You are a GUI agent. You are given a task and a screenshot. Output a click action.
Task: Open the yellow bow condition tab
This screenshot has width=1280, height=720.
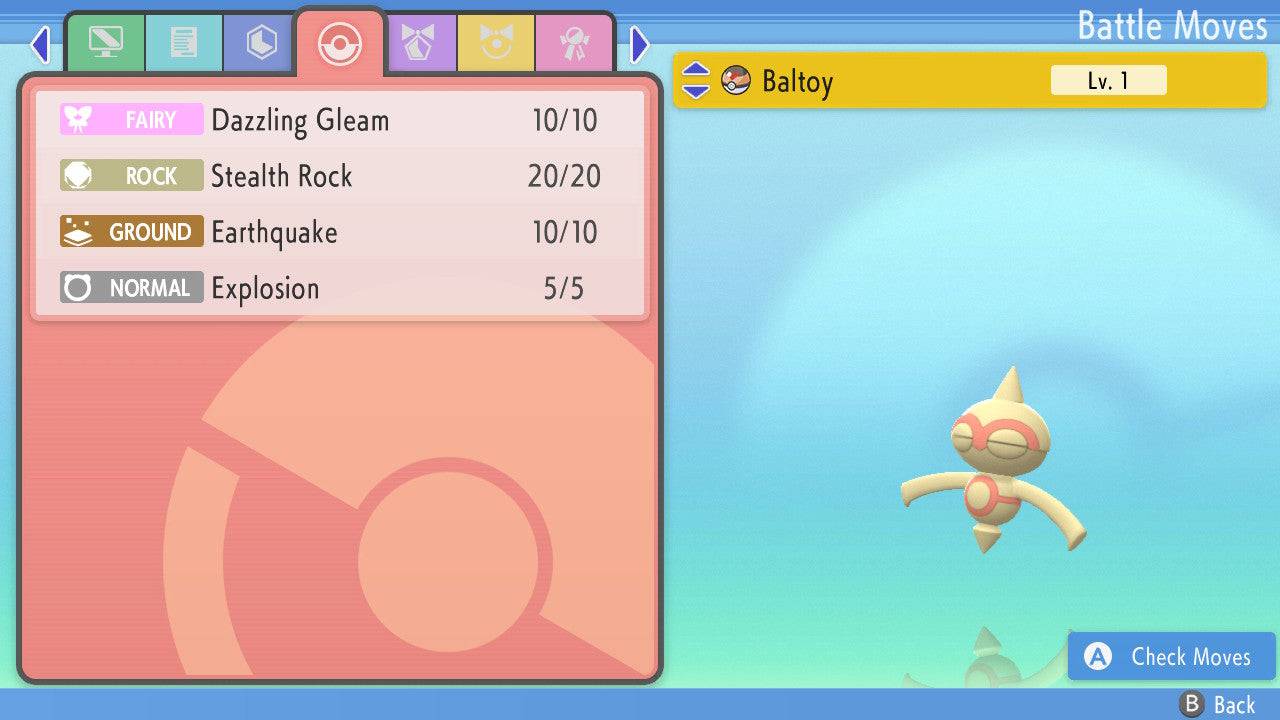[496, 43]
